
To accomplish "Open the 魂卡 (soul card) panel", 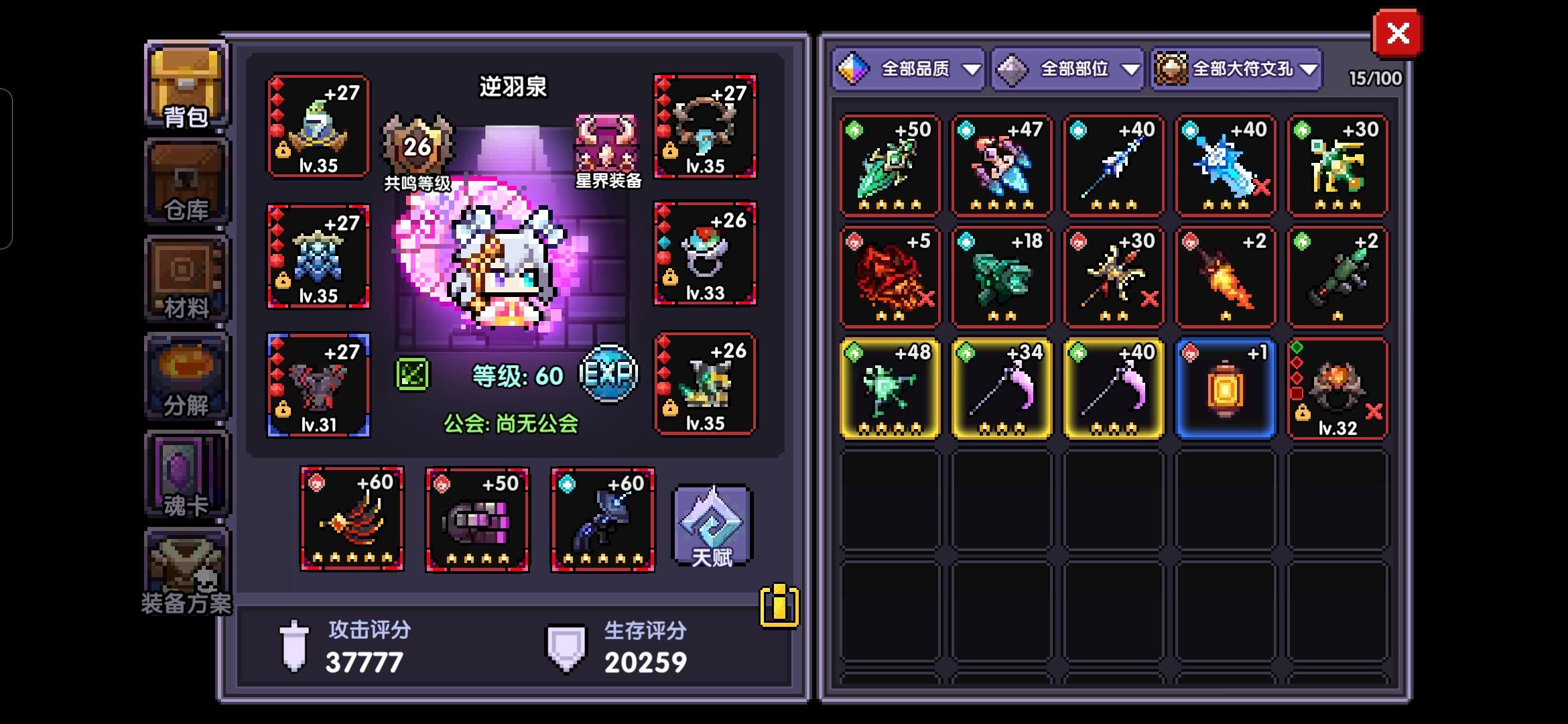I will (186, 473).
